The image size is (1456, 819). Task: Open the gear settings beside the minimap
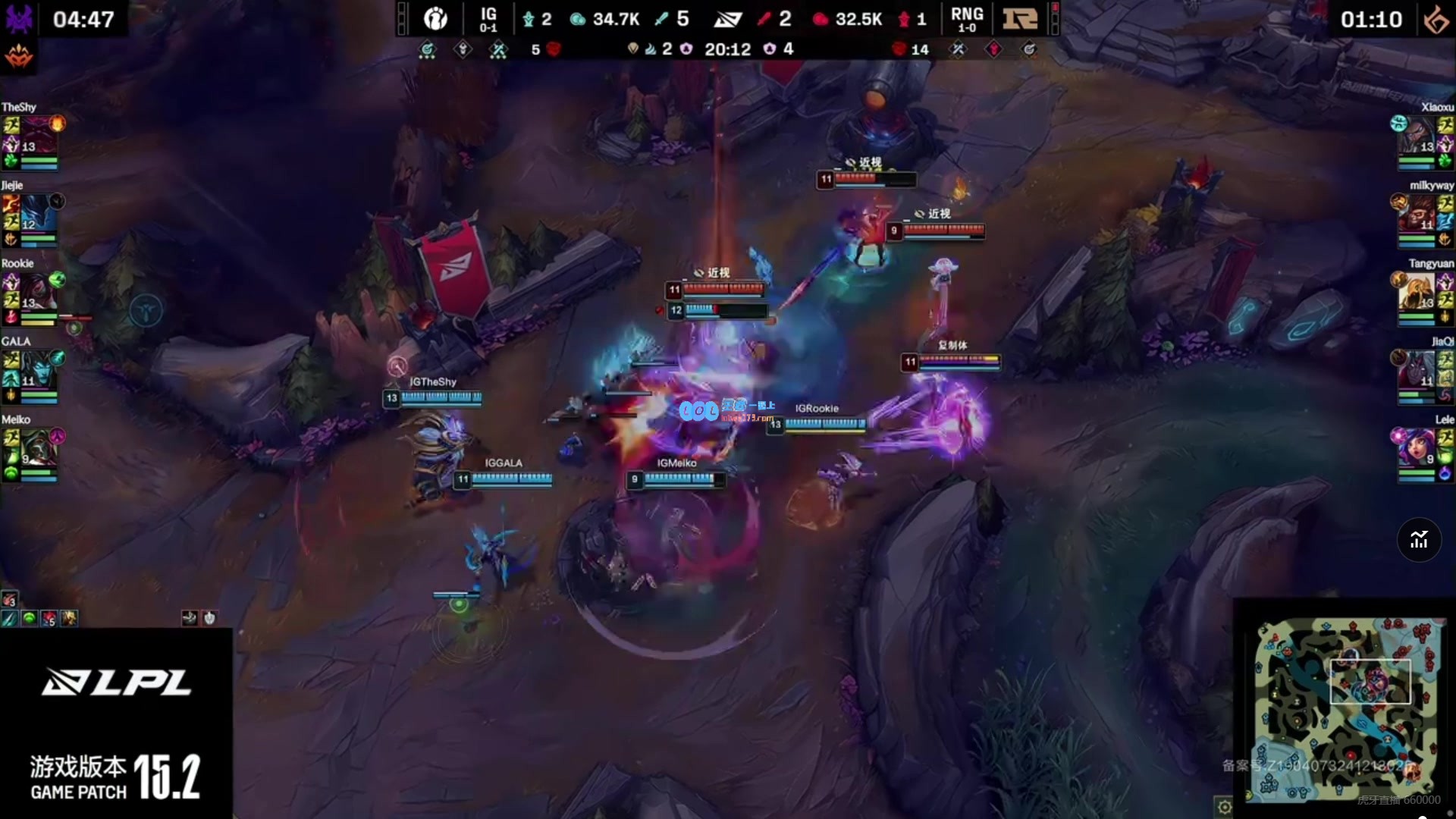pyautogui.click(x=1224, y=806)
